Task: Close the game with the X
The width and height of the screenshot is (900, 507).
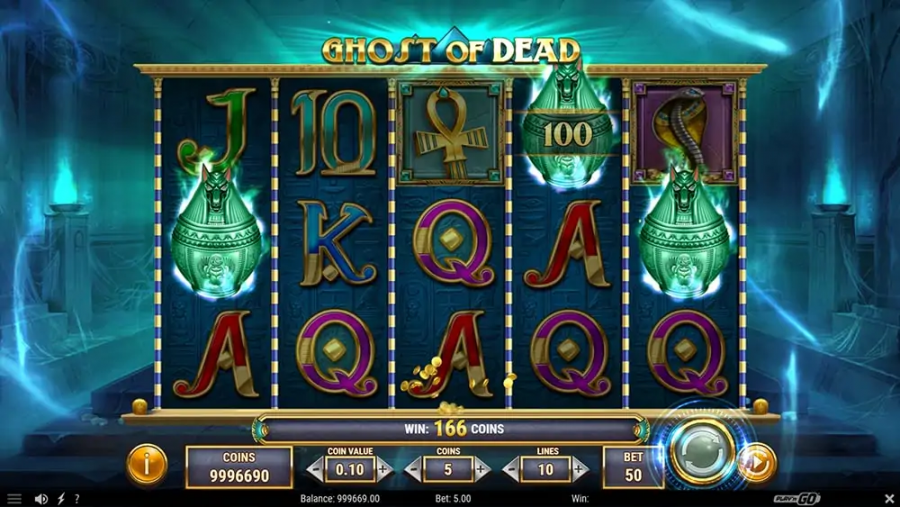Action: tap(889, 498)
